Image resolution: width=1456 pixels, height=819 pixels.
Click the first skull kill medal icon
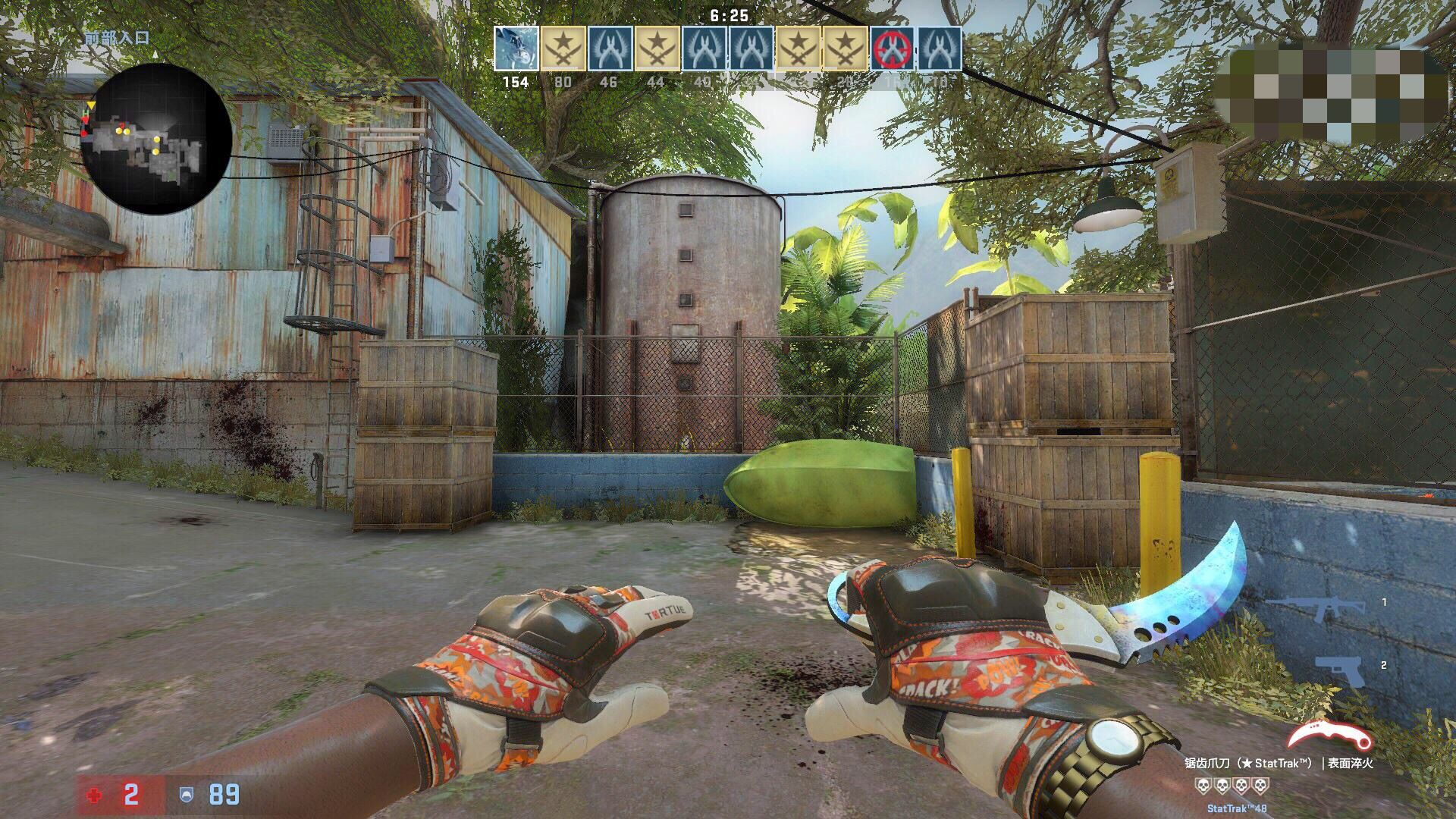(1203, 786)
